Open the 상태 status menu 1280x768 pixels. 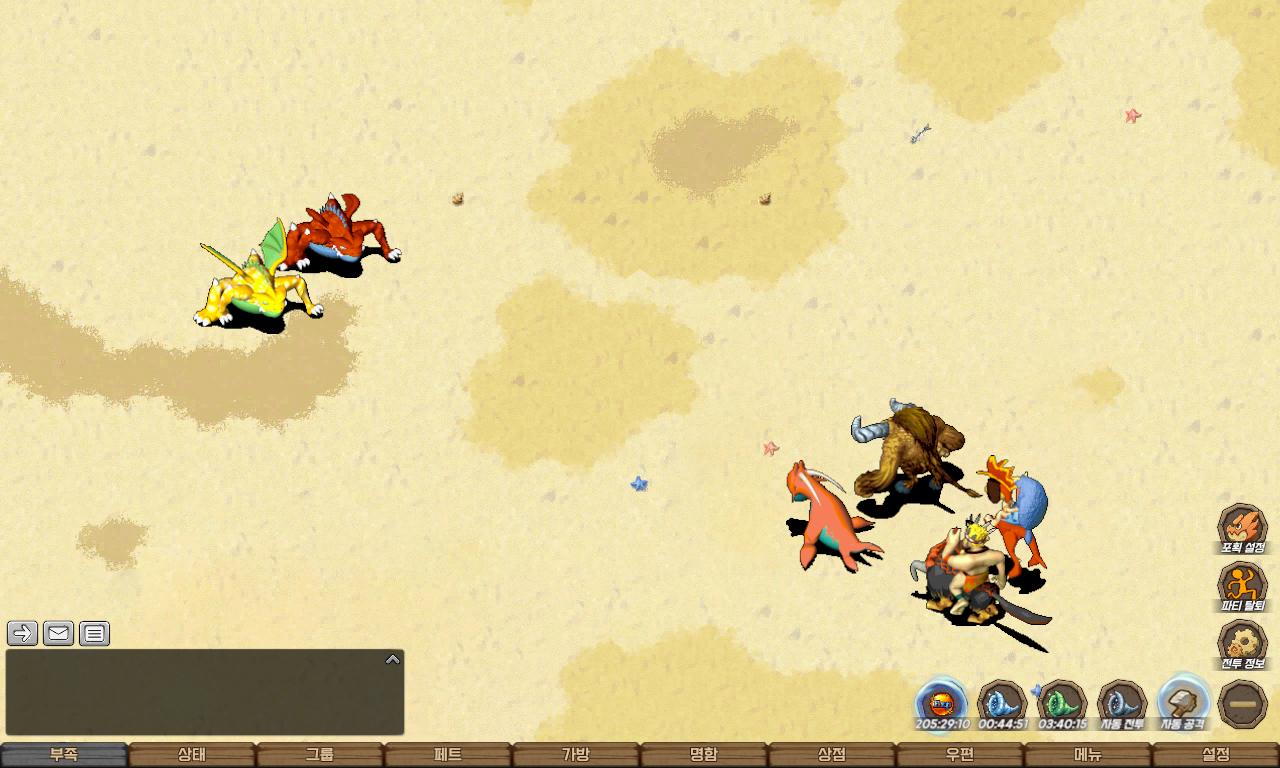(192, 755)
